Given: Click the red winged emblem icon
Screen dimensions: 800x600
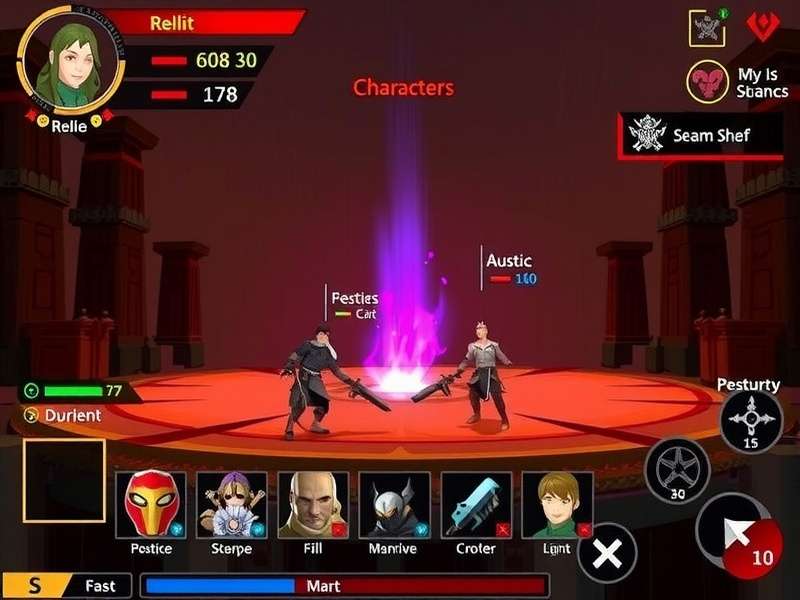Looking at the screenshot, I should click(x=762, y=28).
